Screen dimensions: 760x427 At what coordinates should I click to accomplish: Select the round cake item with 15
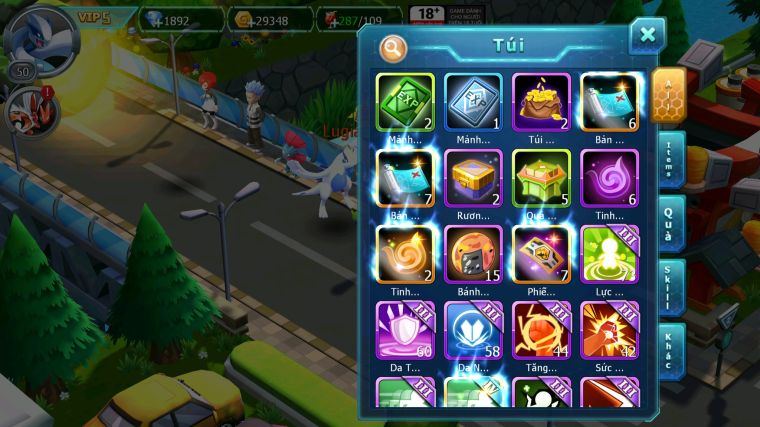click(473, 254)
